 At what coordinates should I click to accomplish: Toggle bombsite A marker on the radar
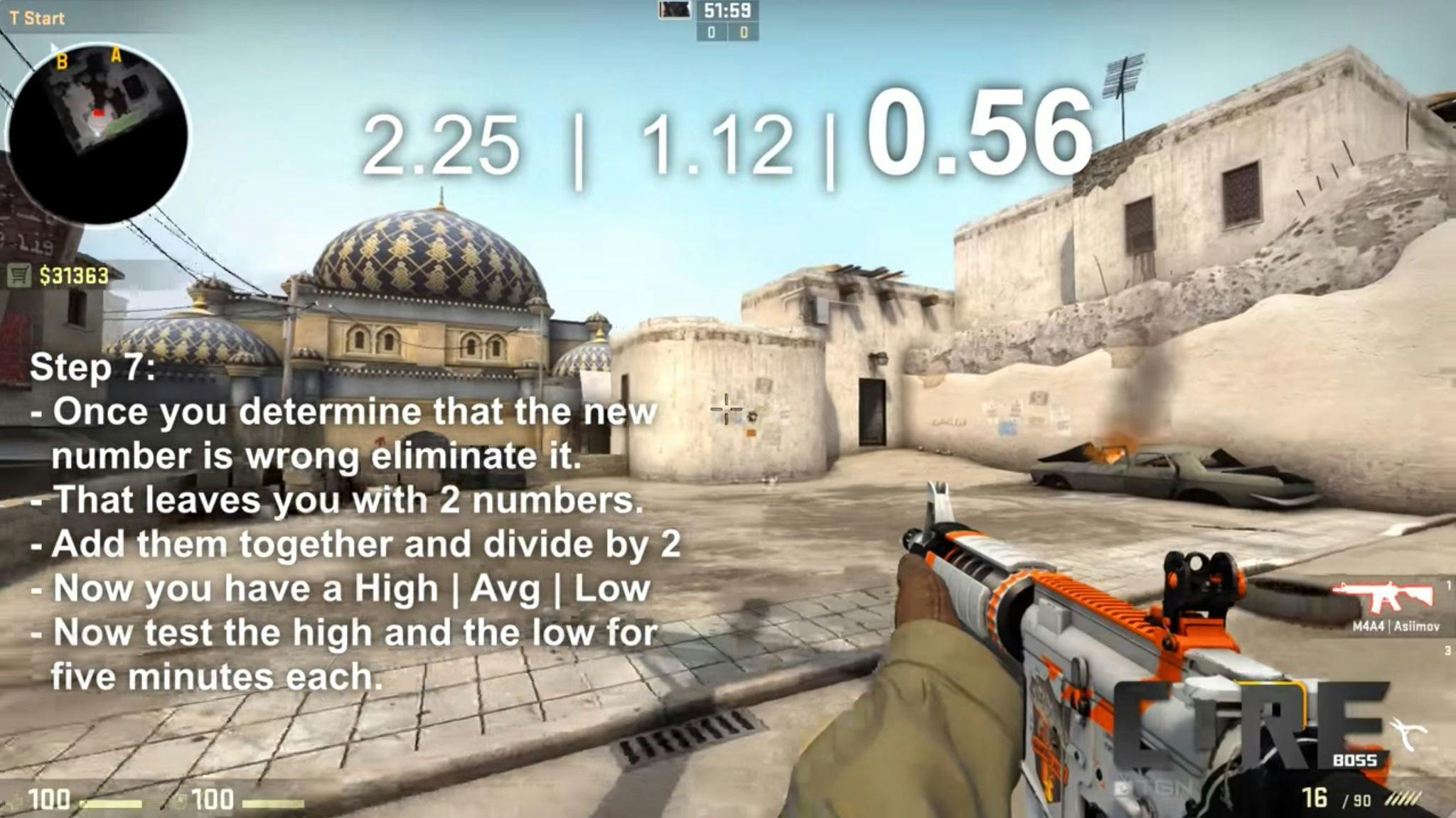click(x=116, y=55)
